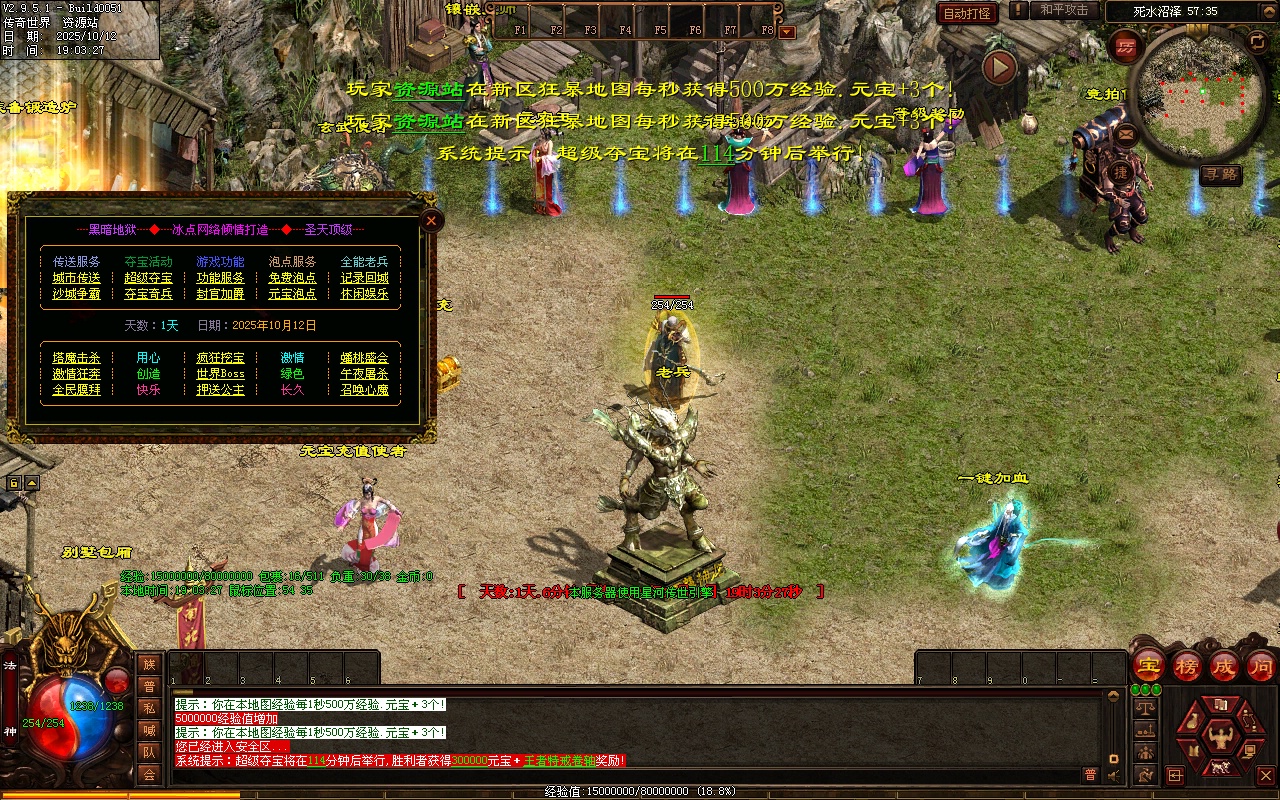This screenshot has width=1280, height=800.
Task: Show the 榜 ranking orb
Action: (x=1187, y=665)
